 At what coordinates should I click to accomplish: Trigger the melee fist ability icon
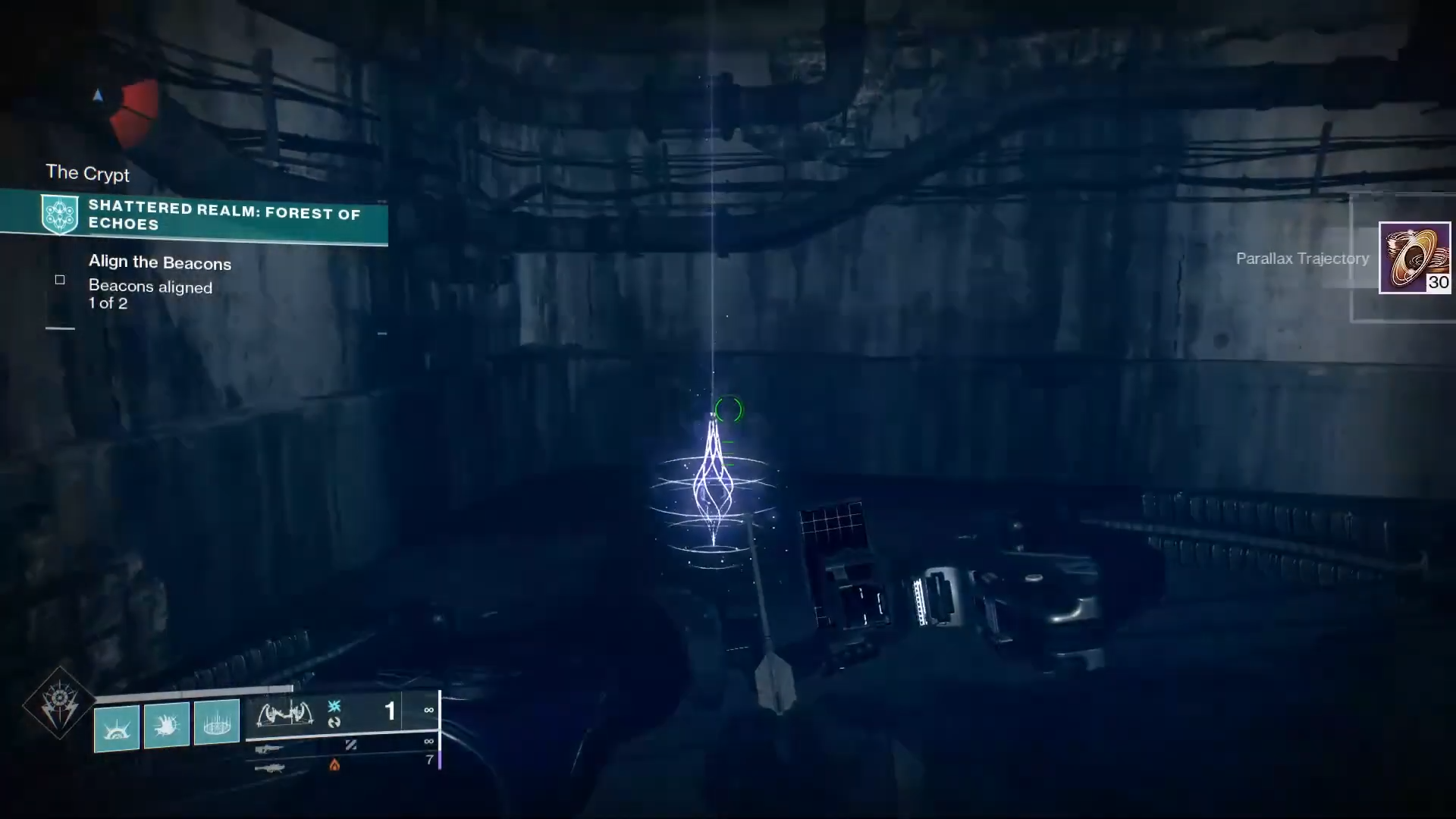pos(167,726)
